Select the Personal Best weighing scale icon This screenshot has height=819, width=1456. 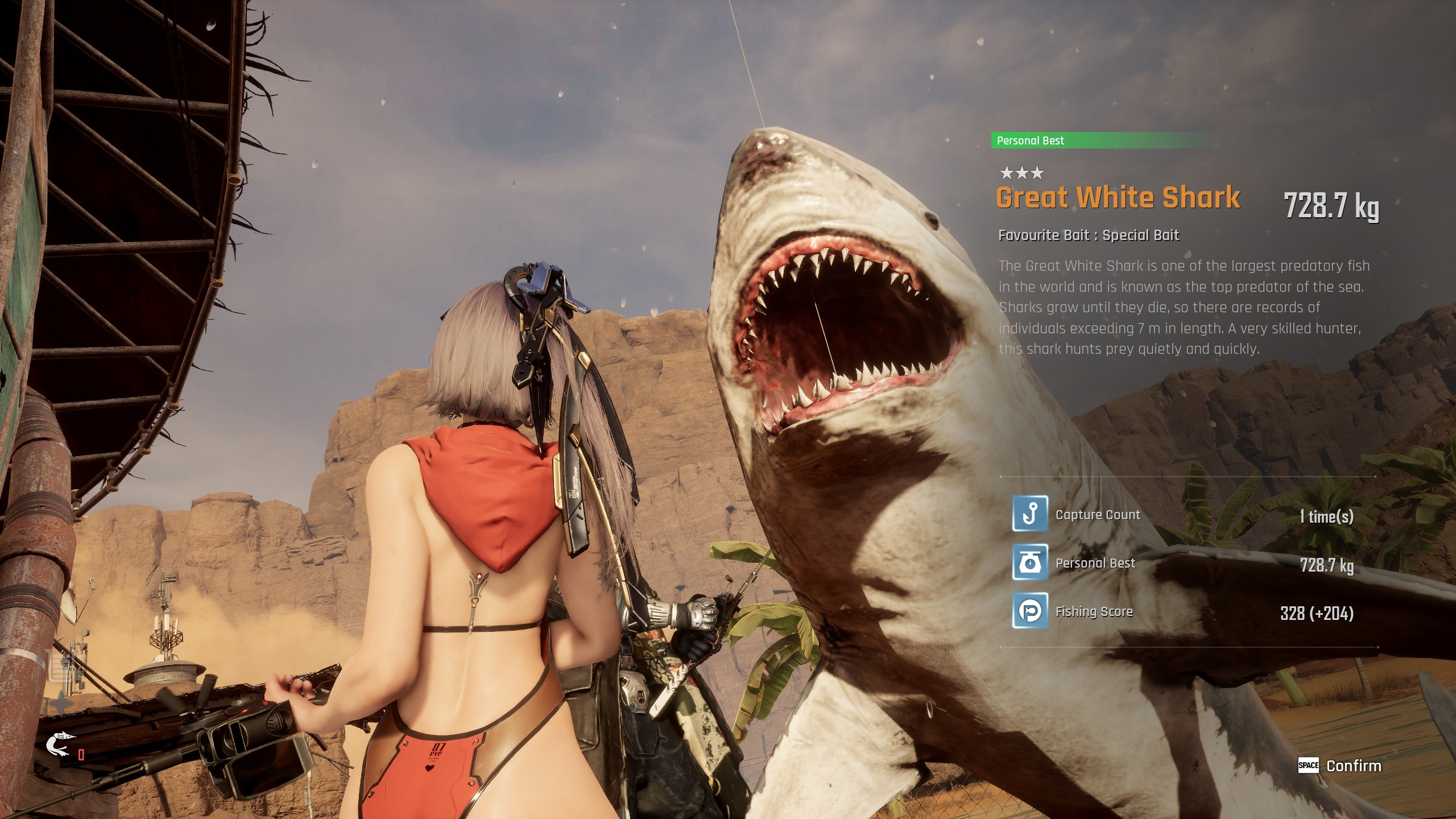1029,562
